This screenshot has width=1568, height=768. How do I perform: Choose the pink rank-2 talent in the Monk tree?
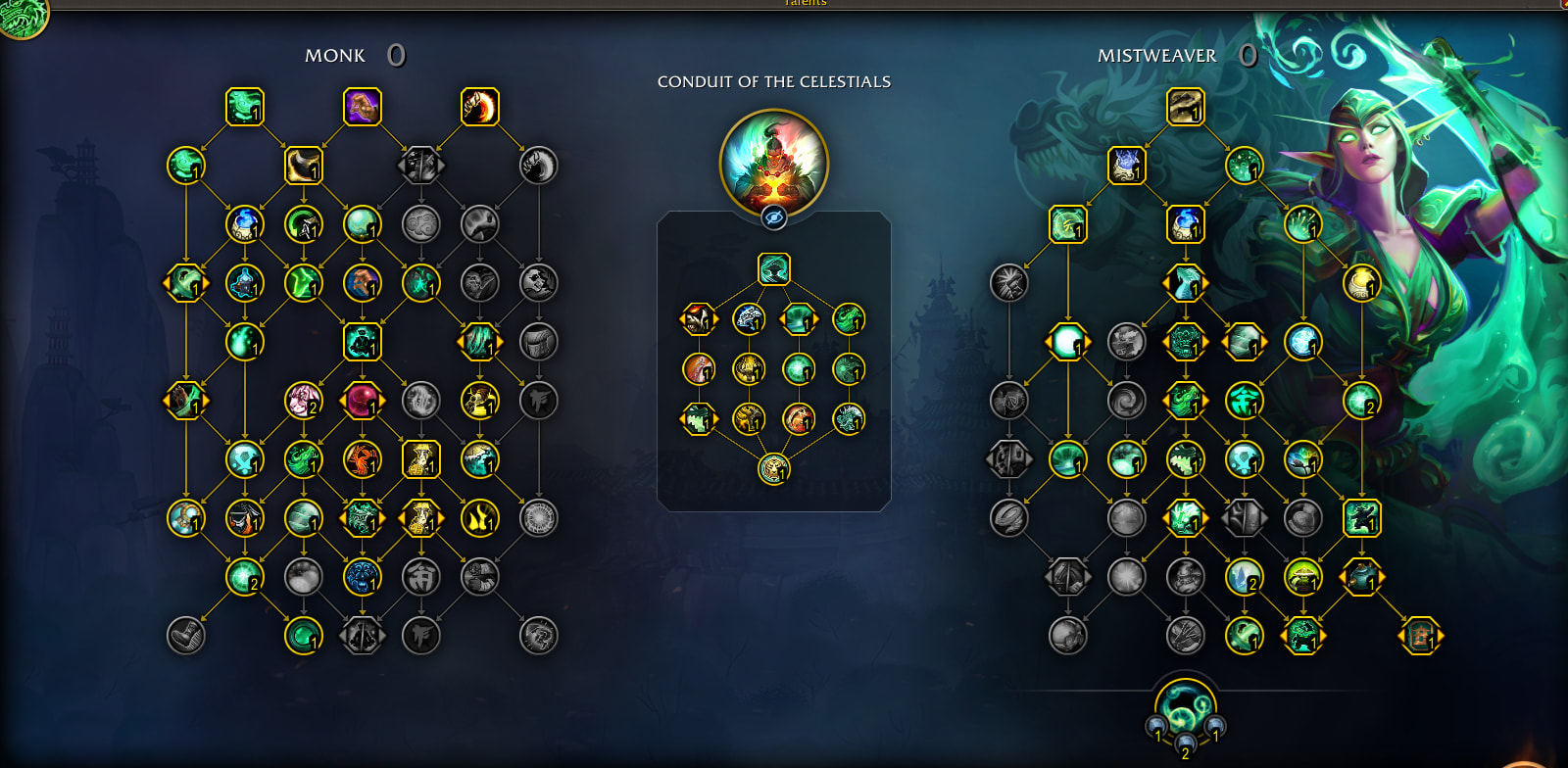pos(303,401)
